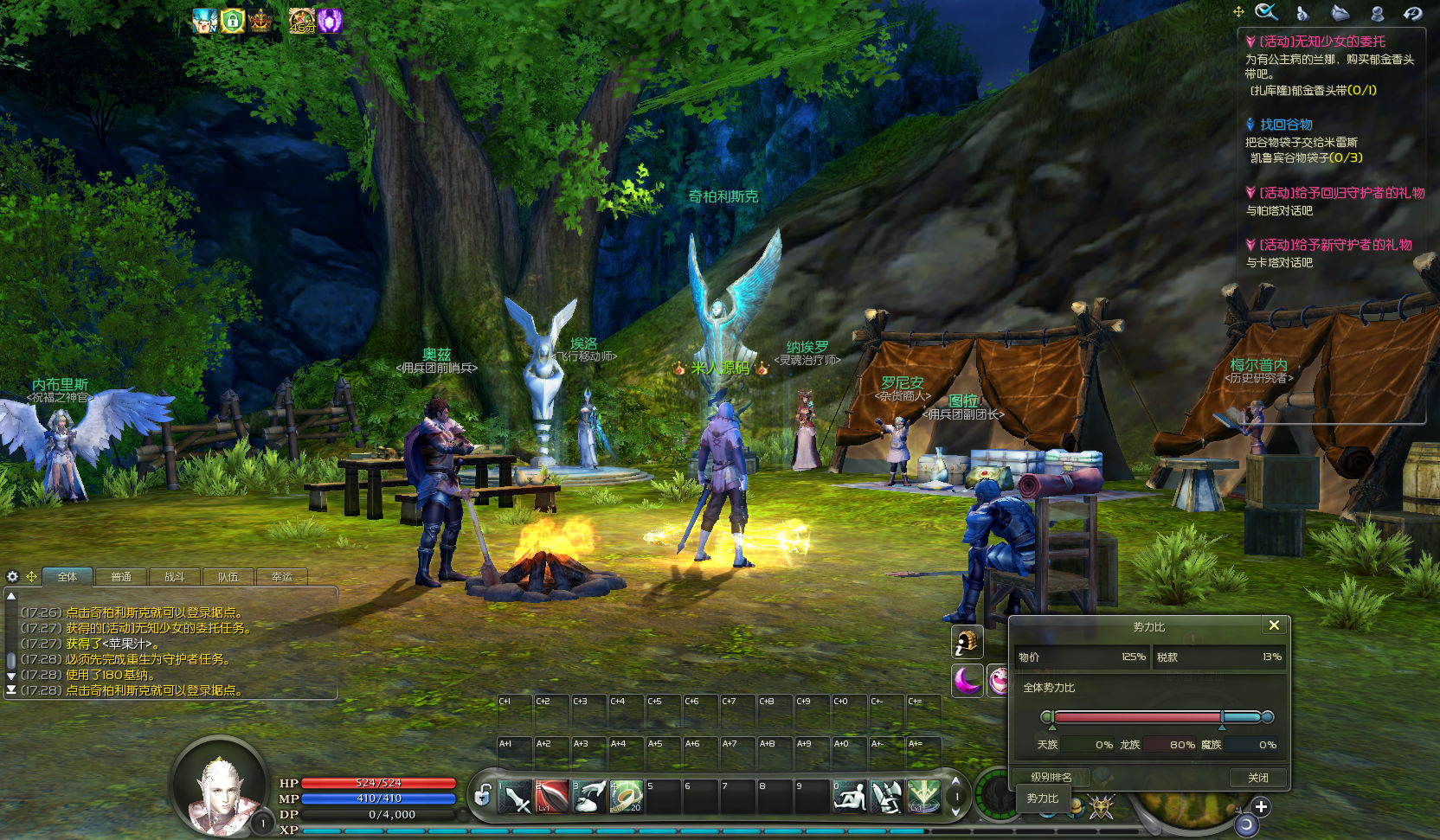Viewport: 1440px width, 840px height.
Task: Close the 势力比 panel with the X
Action: pos(1274,625)
